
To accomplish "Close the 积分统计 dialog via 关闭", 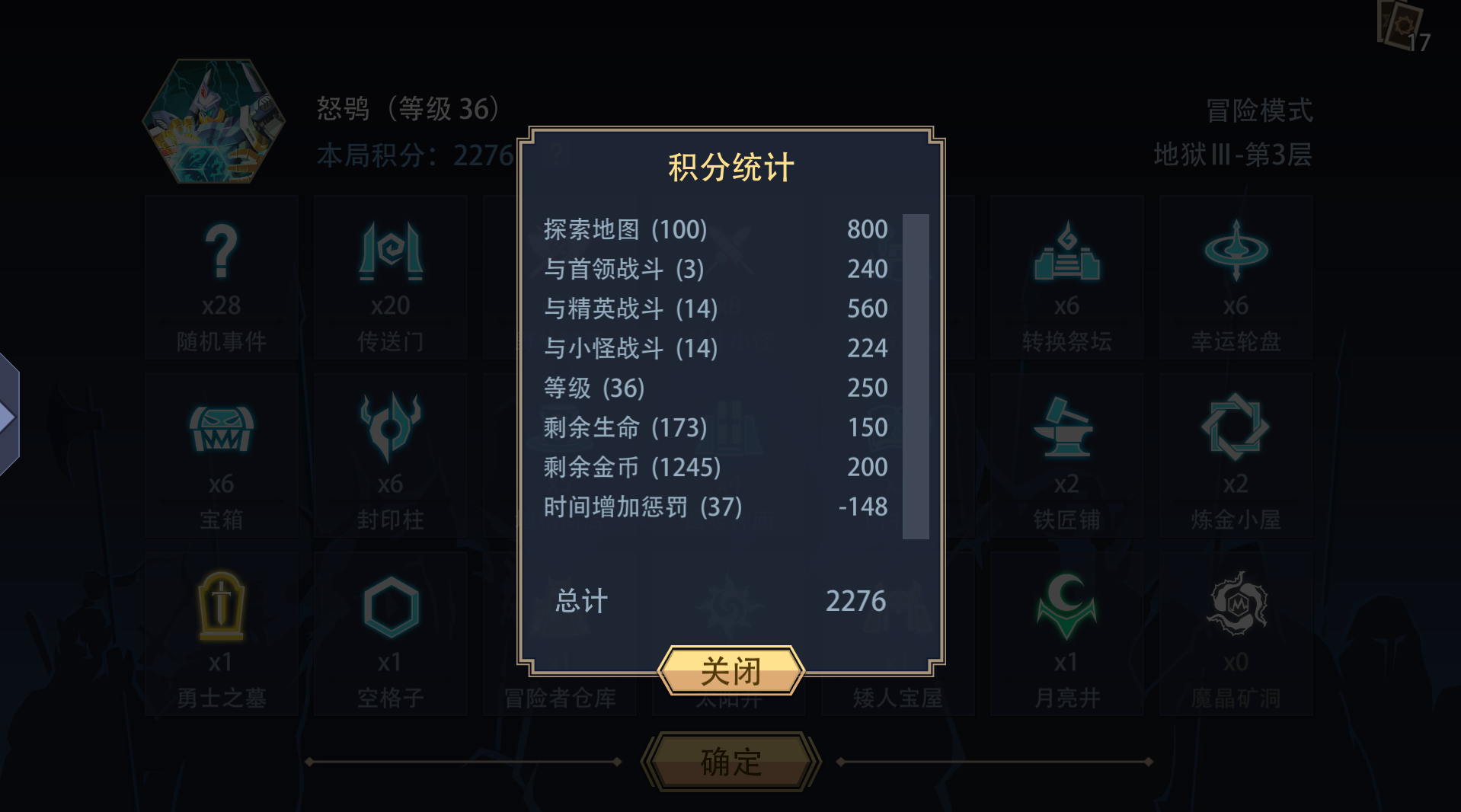I will point(730,671).
